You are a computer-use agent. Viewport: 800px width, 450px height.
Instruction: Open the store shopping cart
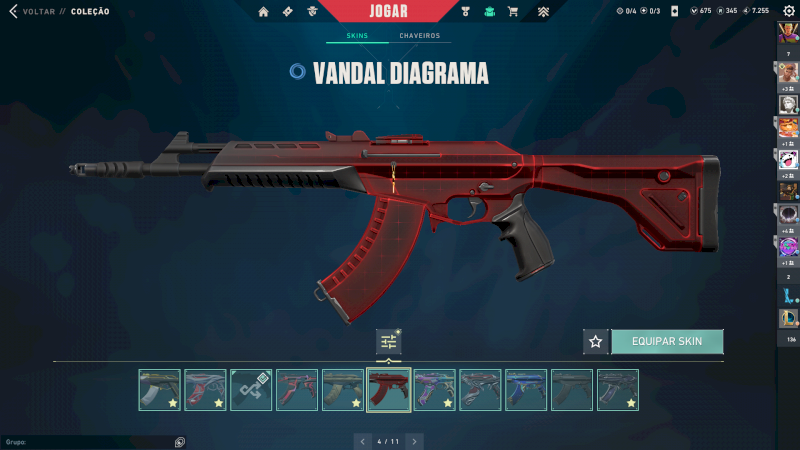click(513, 12)
